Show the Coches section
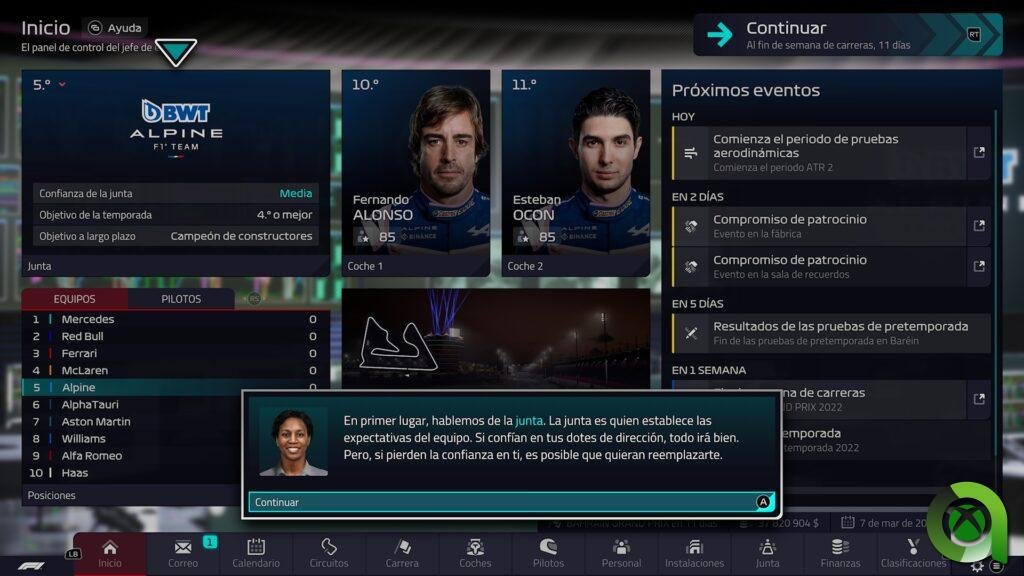The height and width of the screenshot is (576, 1024). (475, 553)
